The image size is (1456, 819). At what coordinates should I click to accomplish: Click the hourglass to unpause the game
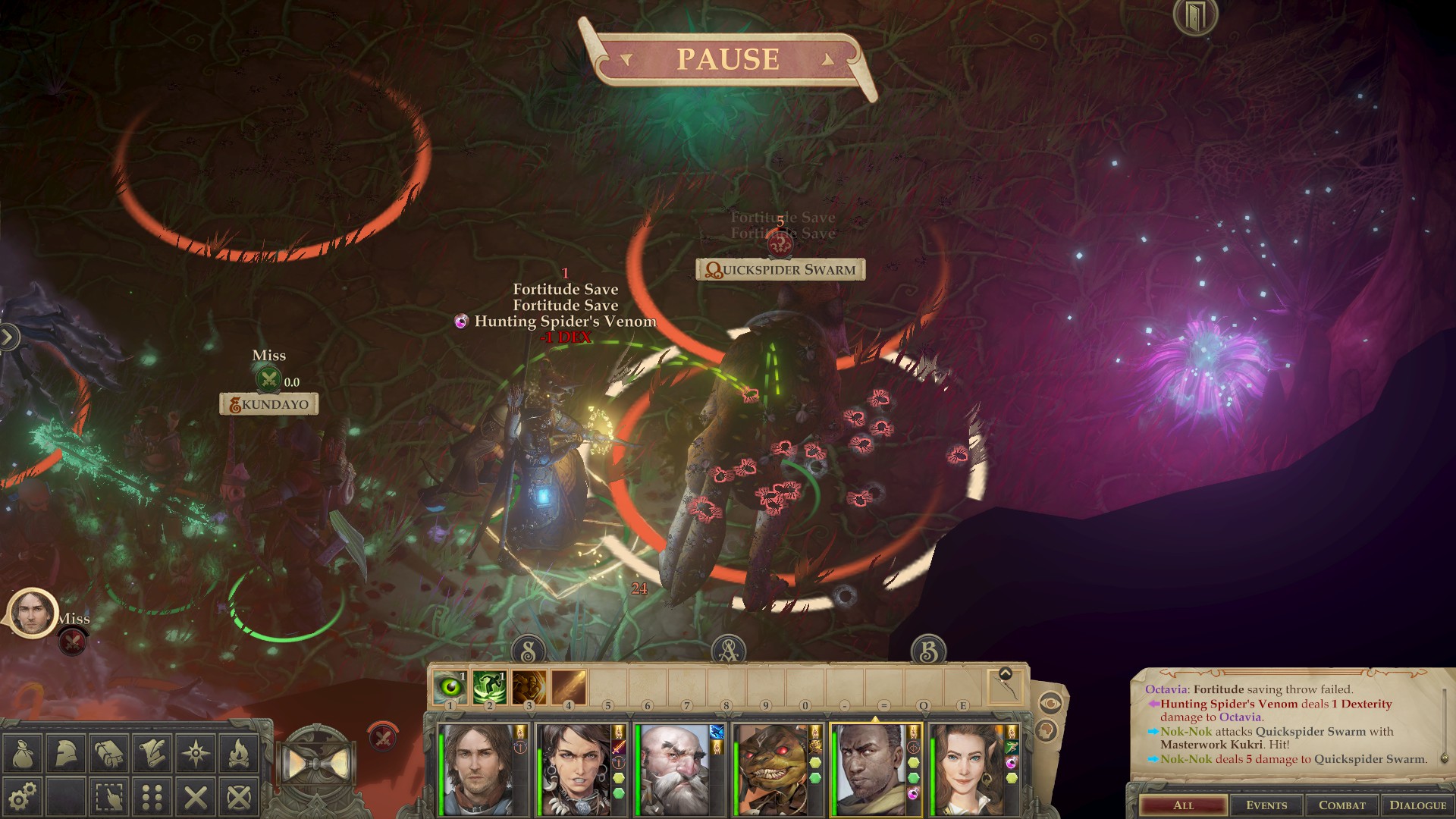pyautogui.click(x=316, y=761)
